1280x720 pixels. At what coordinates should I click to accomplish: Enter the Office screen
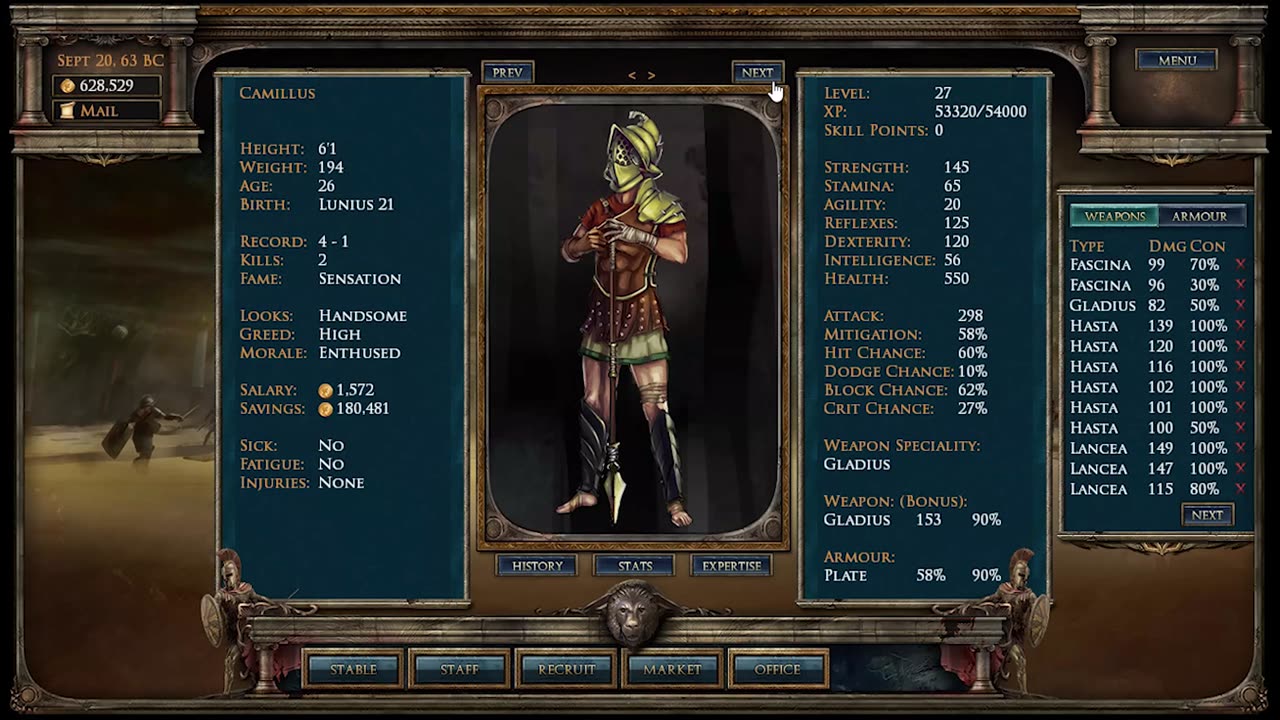778,669
